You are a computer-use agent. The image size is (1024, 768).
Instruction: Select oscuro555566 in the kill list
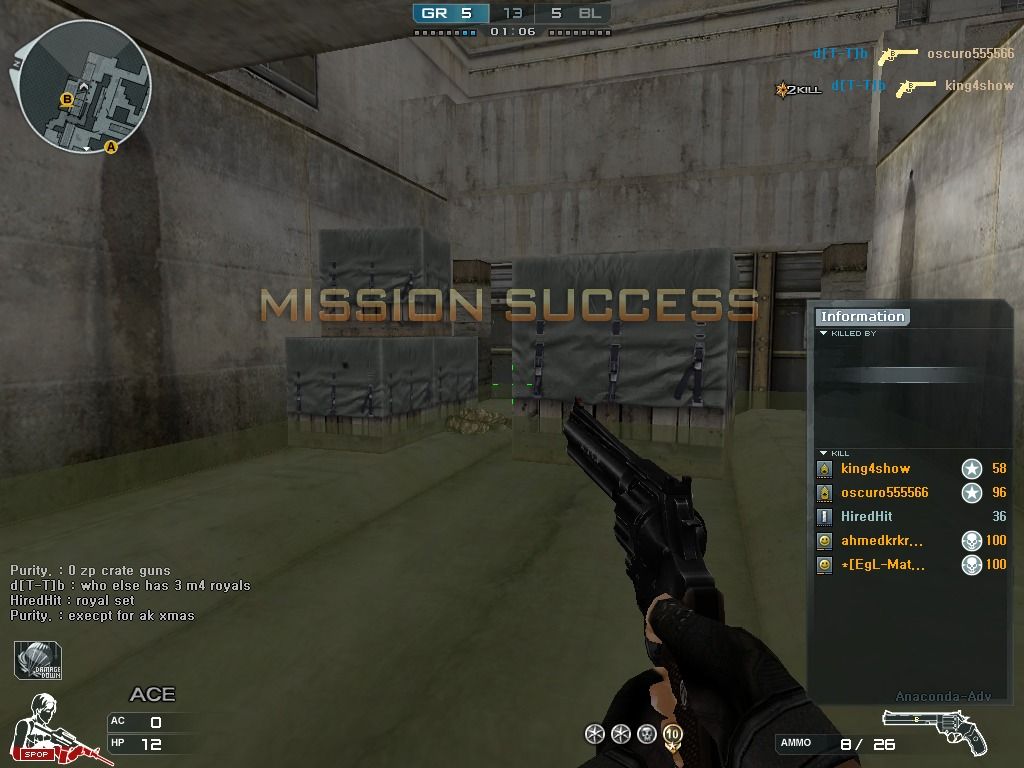pos(884,493)
